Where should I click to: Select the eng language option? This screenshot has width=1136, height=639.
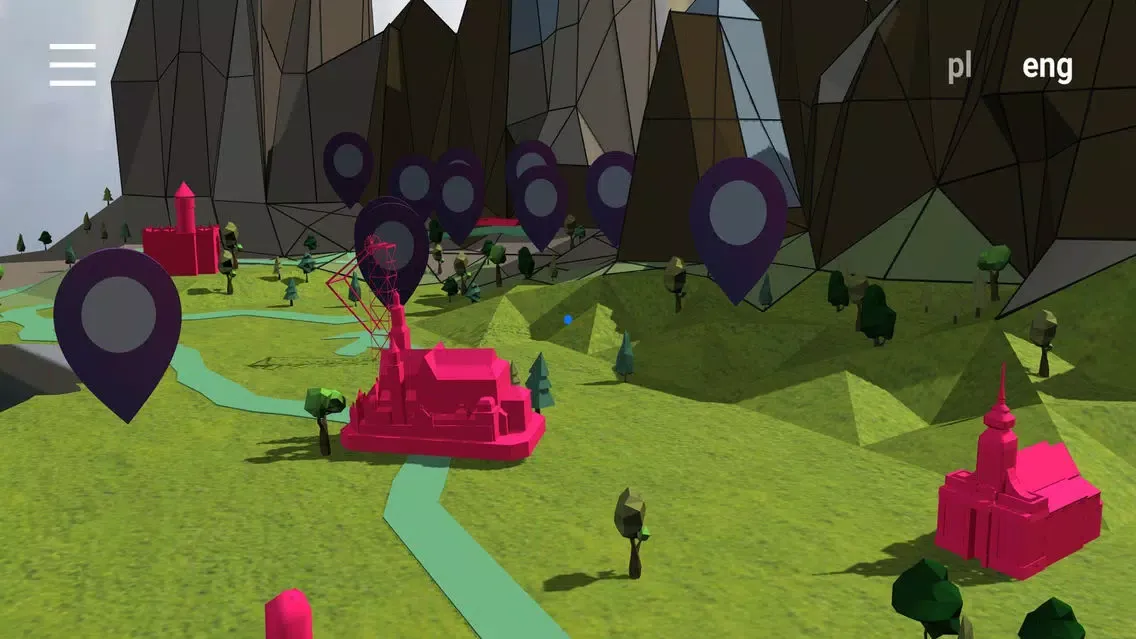(1046, 67)
